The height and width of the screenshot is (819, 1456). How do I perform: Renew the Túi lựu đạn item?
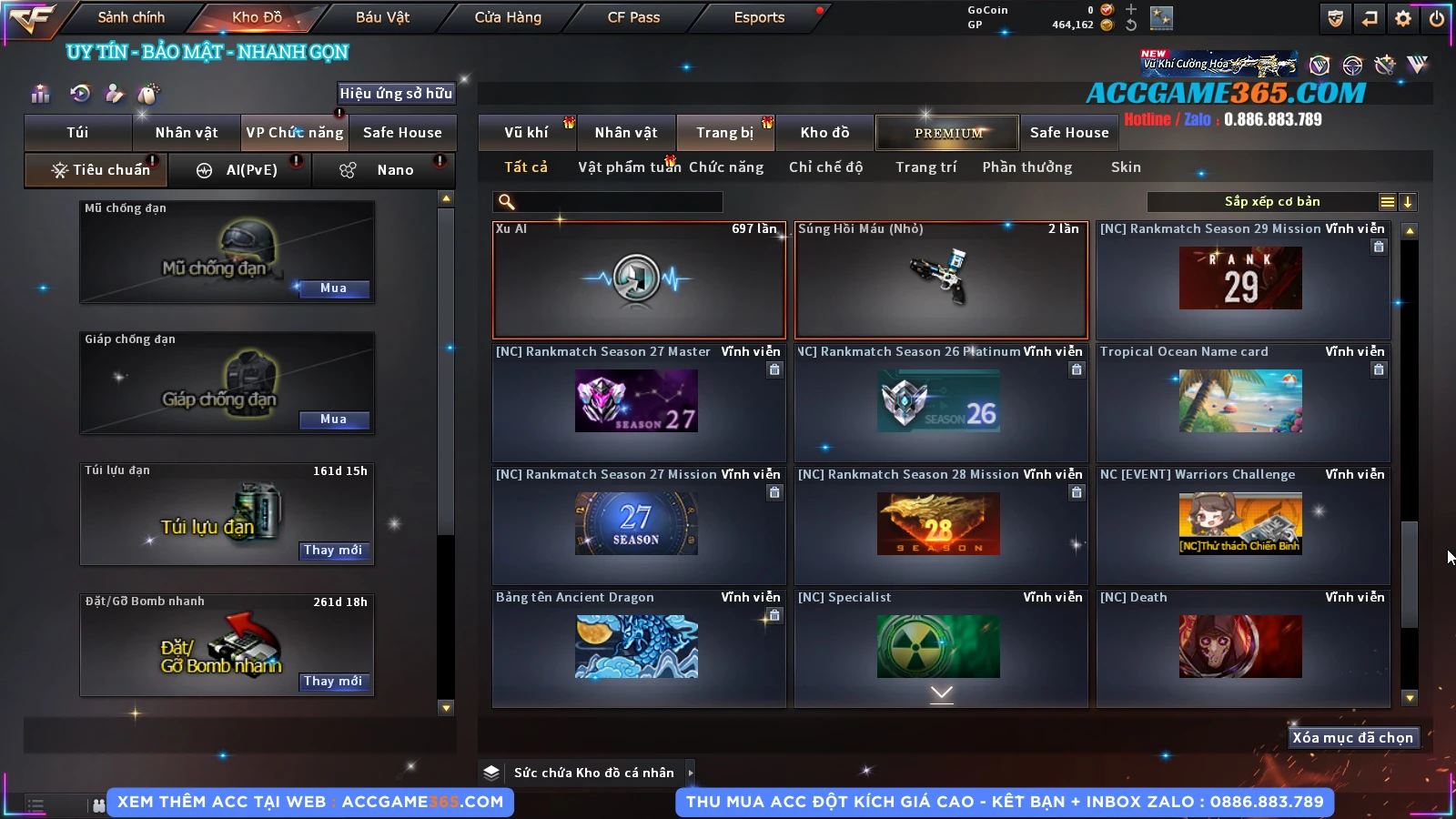(x=333, y=551)
